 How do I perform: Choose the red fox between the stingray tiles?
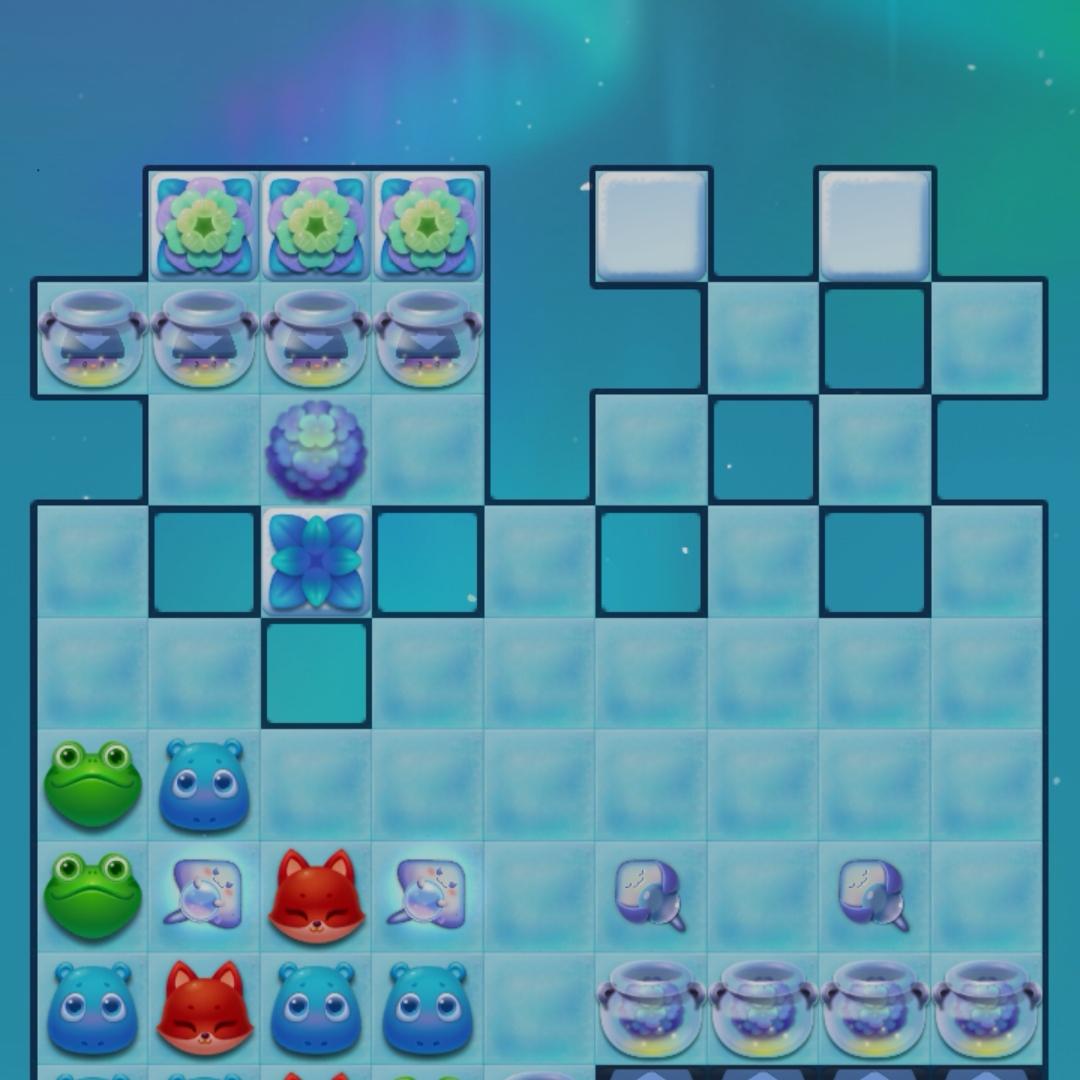click(316, 897)
